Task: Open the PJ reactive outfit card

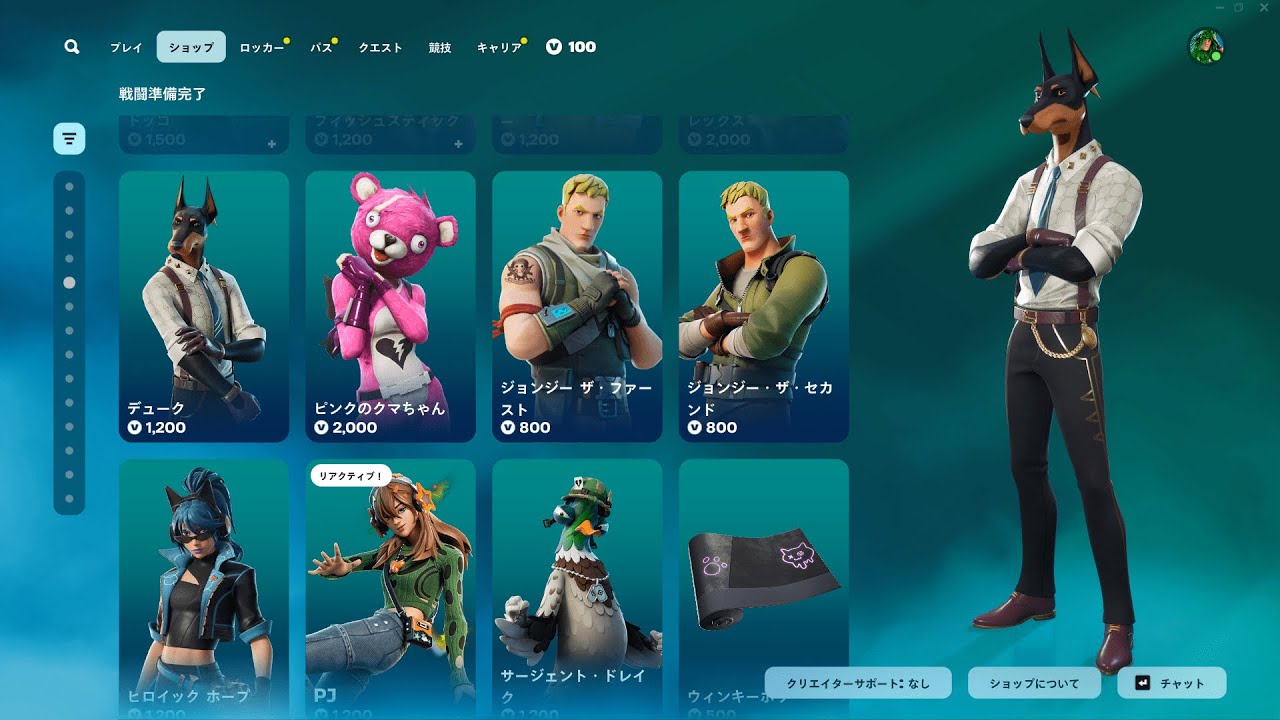Action: [x=390, y=588]
